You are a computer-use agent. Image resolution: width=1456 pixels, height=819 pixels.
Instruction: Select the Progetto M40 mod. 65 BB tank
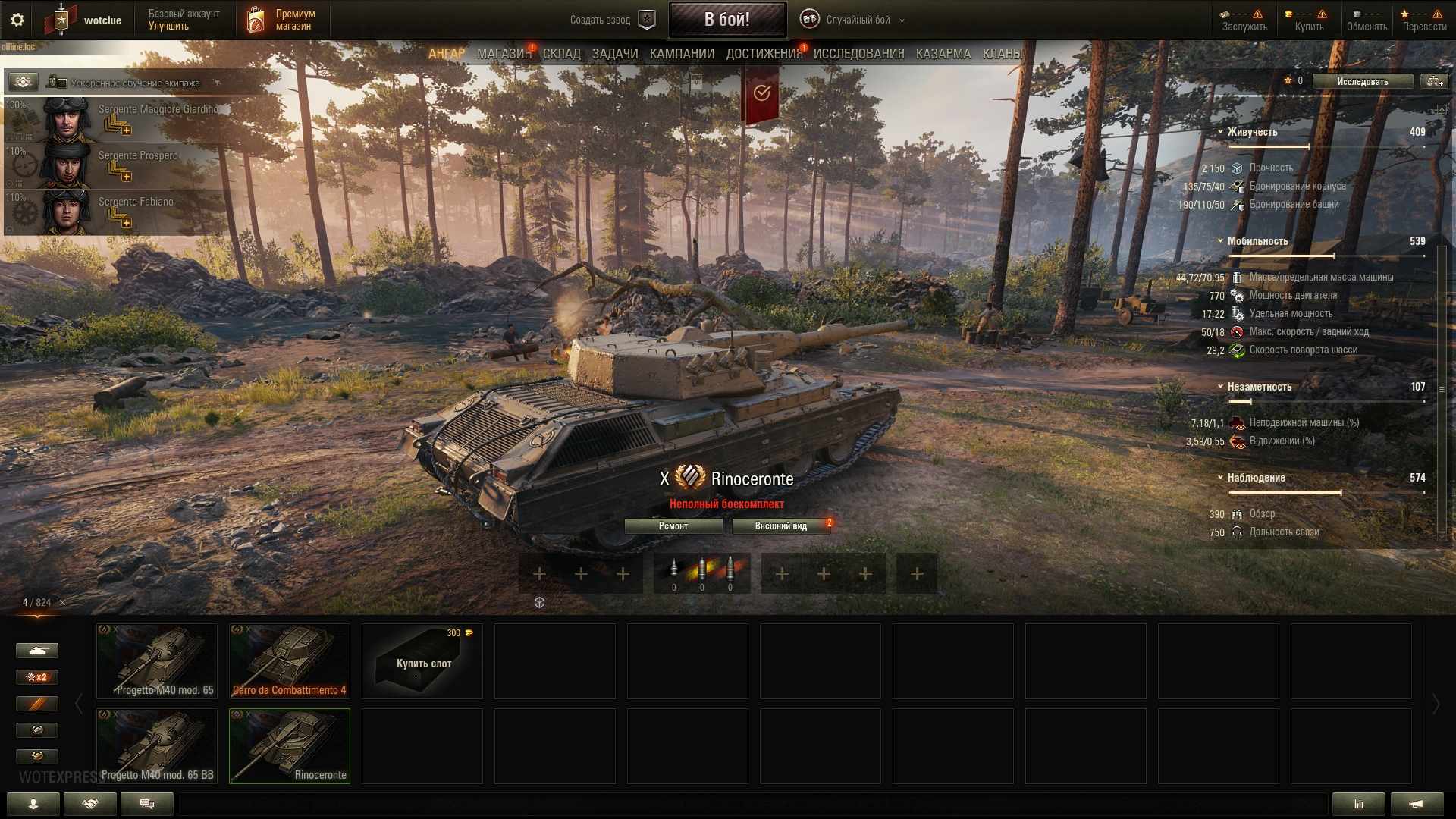pyautogui.click(x=157, y=746)
